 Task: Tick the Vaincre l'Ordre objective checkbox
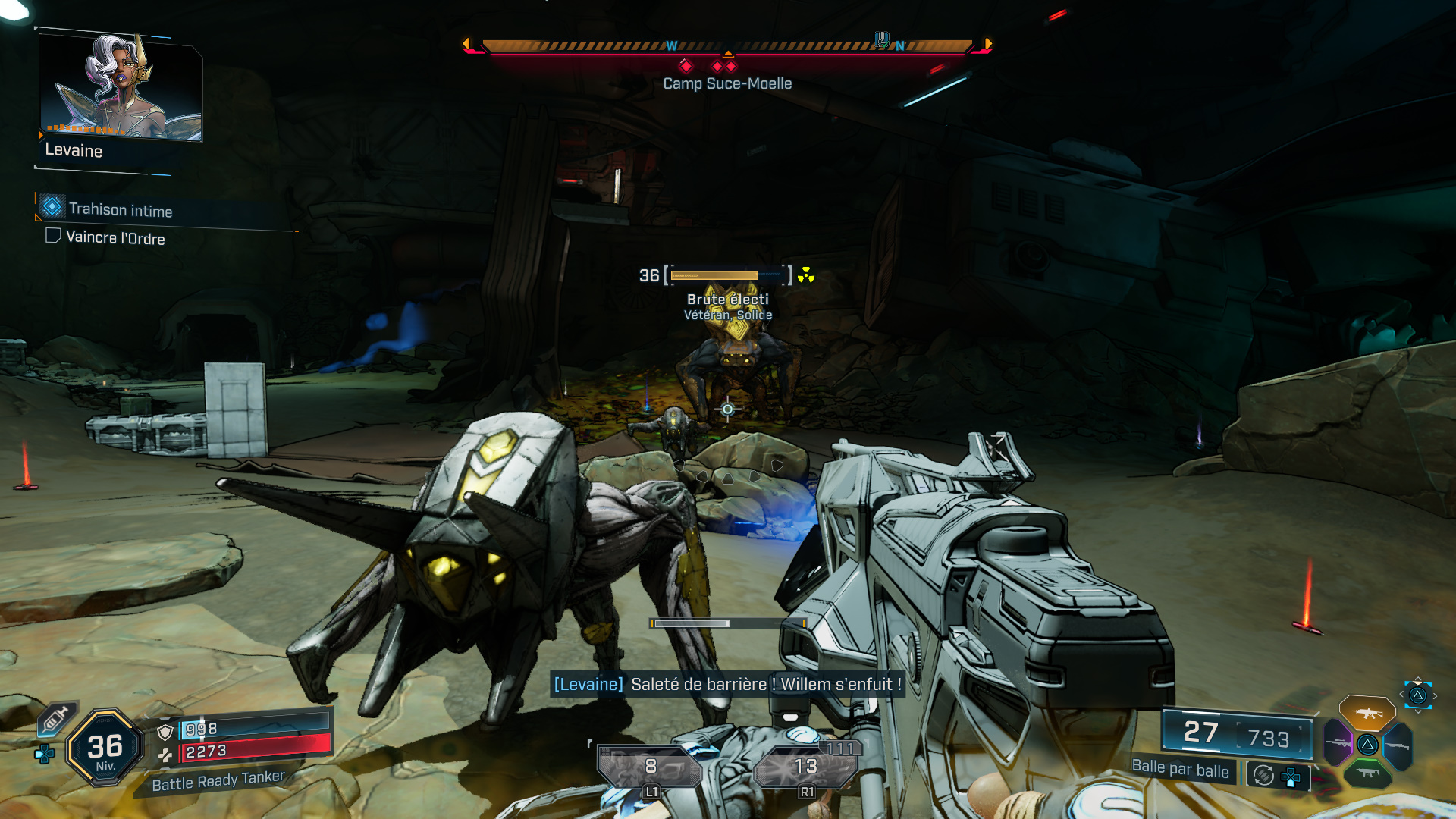click(x=53, y=236)
